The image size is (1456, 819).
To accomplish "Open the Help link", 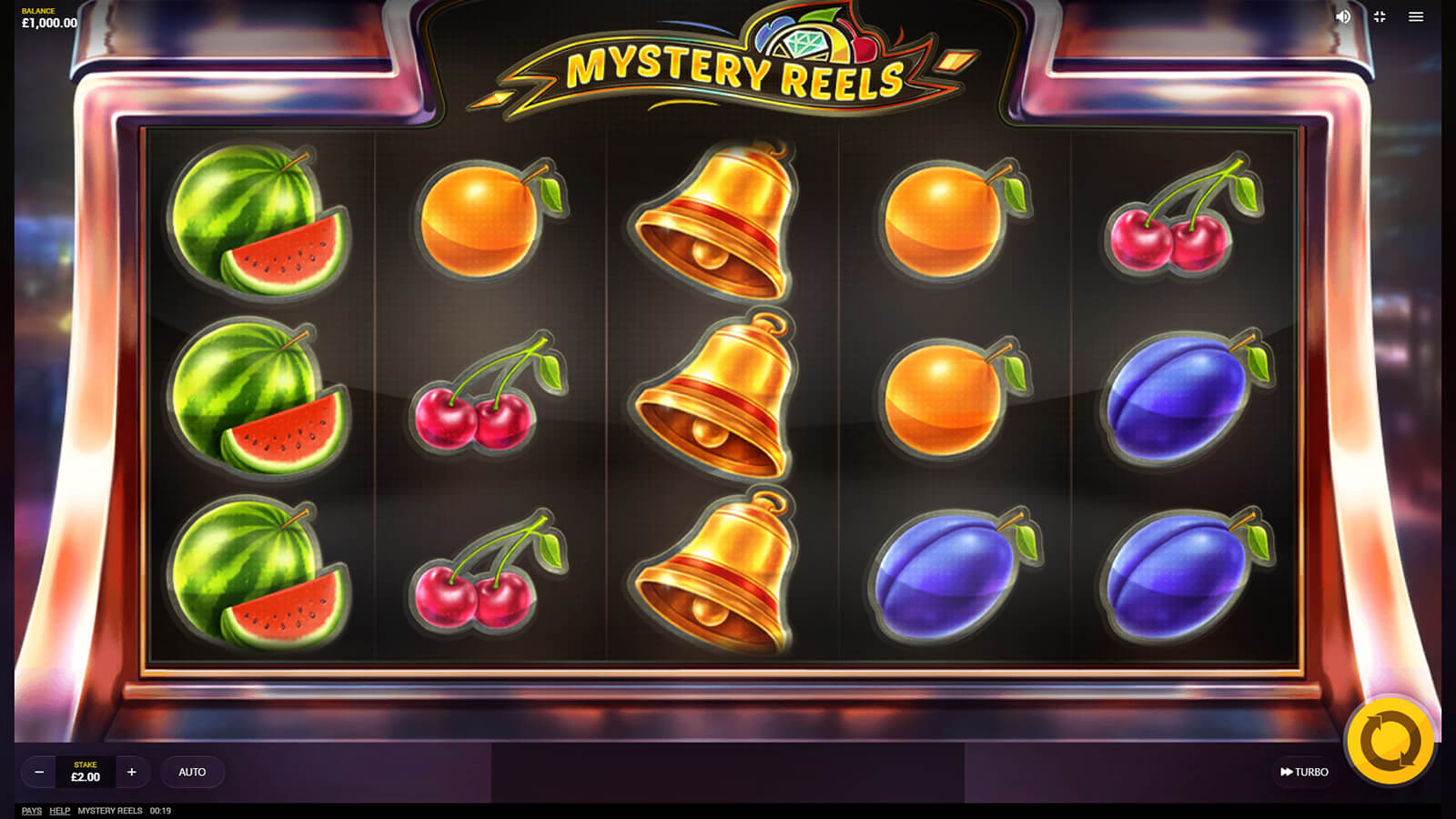I will tap(60, 811).
